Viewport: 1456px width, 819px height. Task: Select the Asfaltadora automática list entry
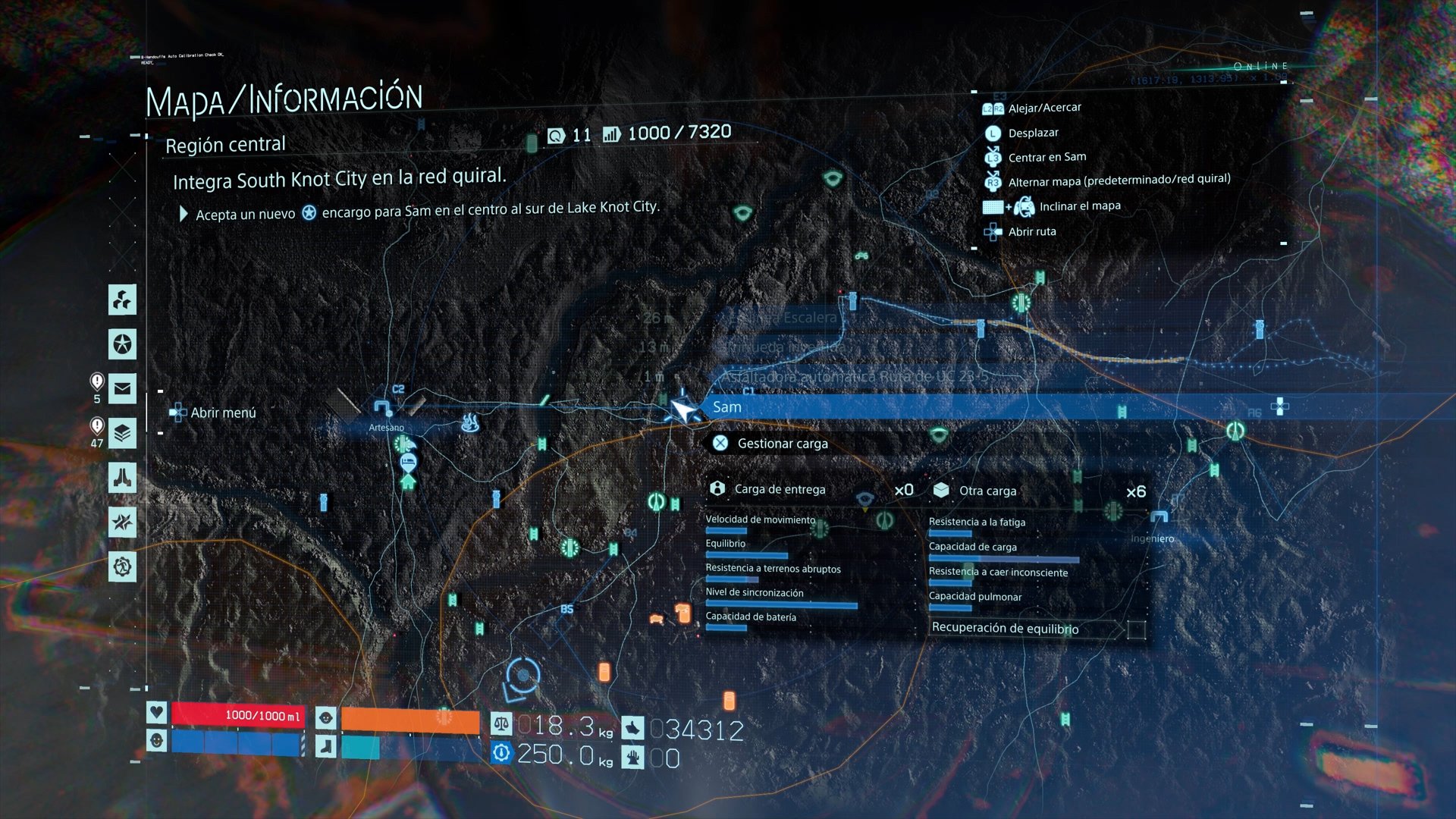point(854,377)
